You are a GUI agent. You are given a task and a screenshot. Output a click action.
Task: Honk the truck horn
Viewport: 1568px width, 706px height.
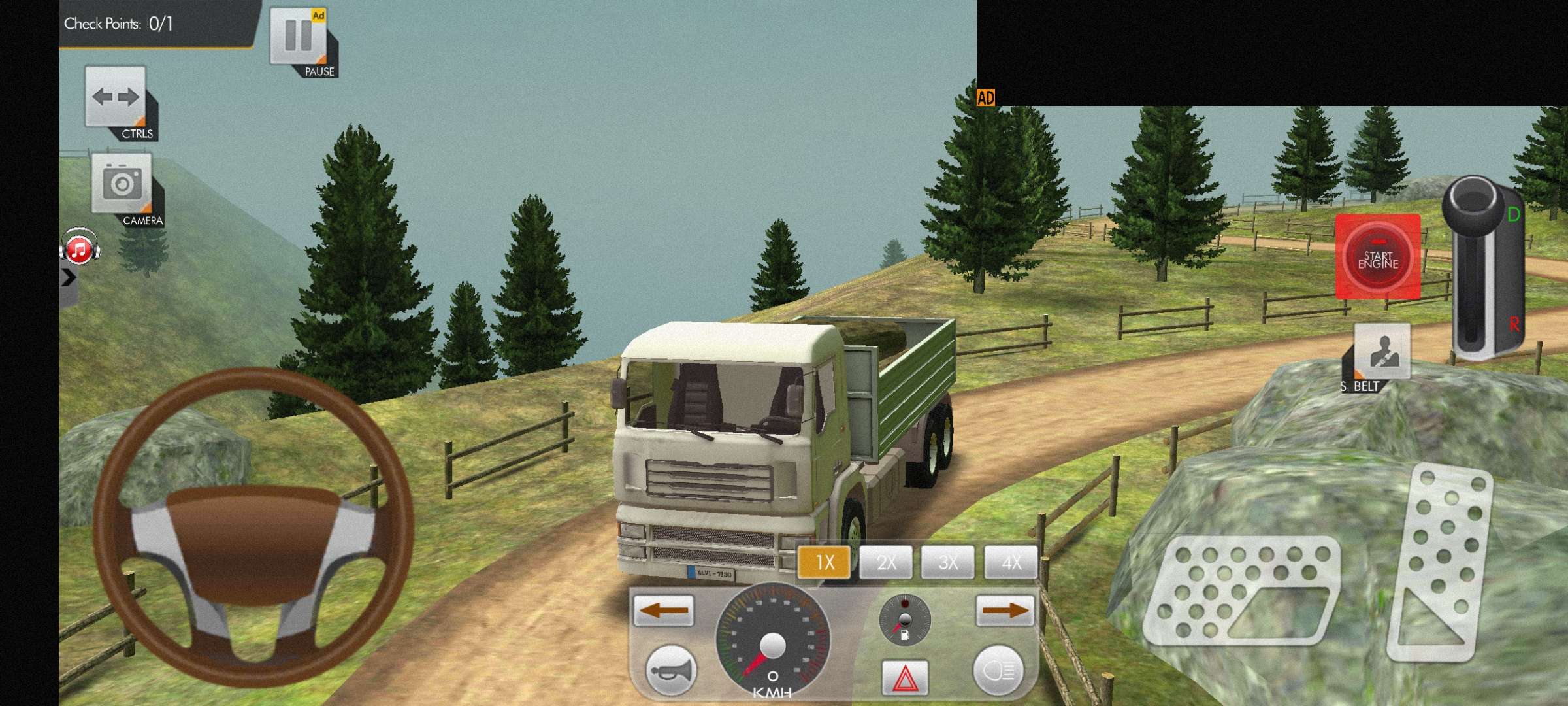670,670
